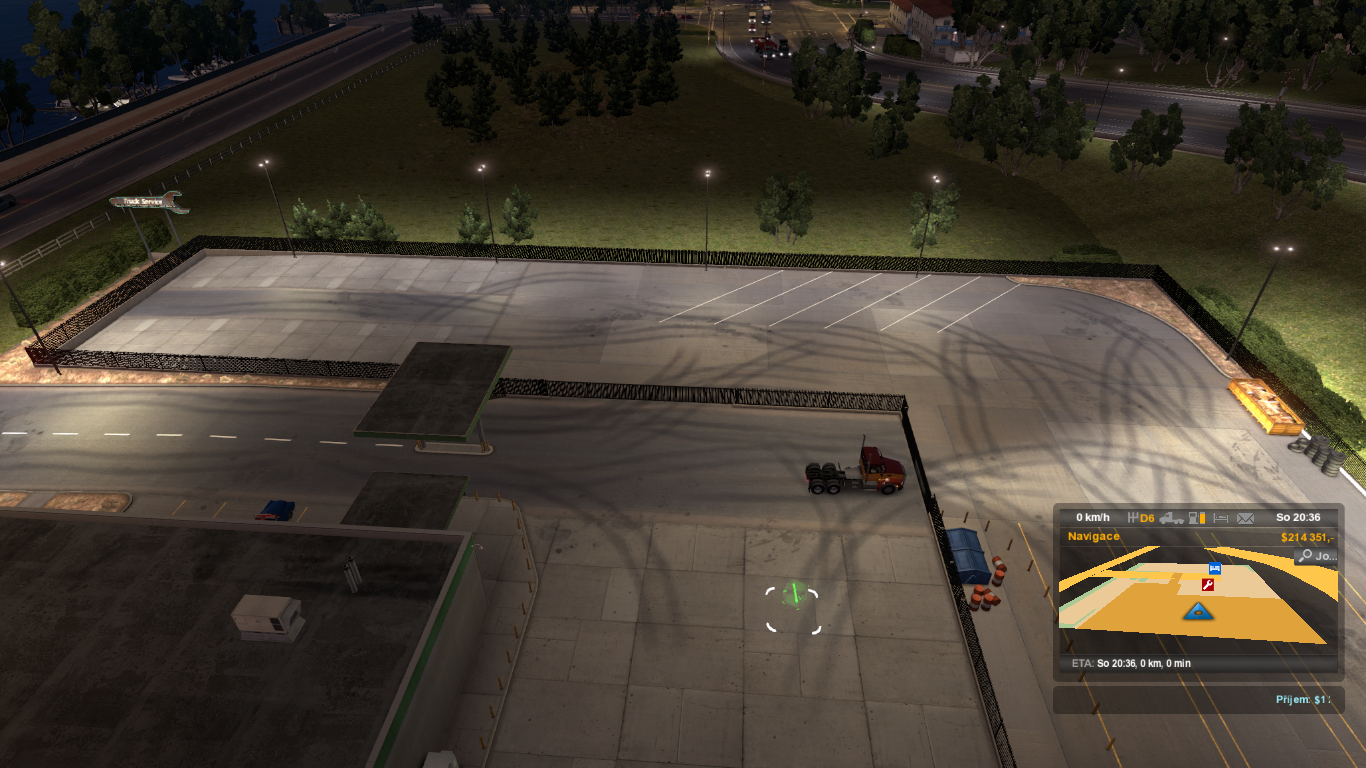Open the job search magnifier button
Screen dimensions: 1366x768
pos(1315,556)
